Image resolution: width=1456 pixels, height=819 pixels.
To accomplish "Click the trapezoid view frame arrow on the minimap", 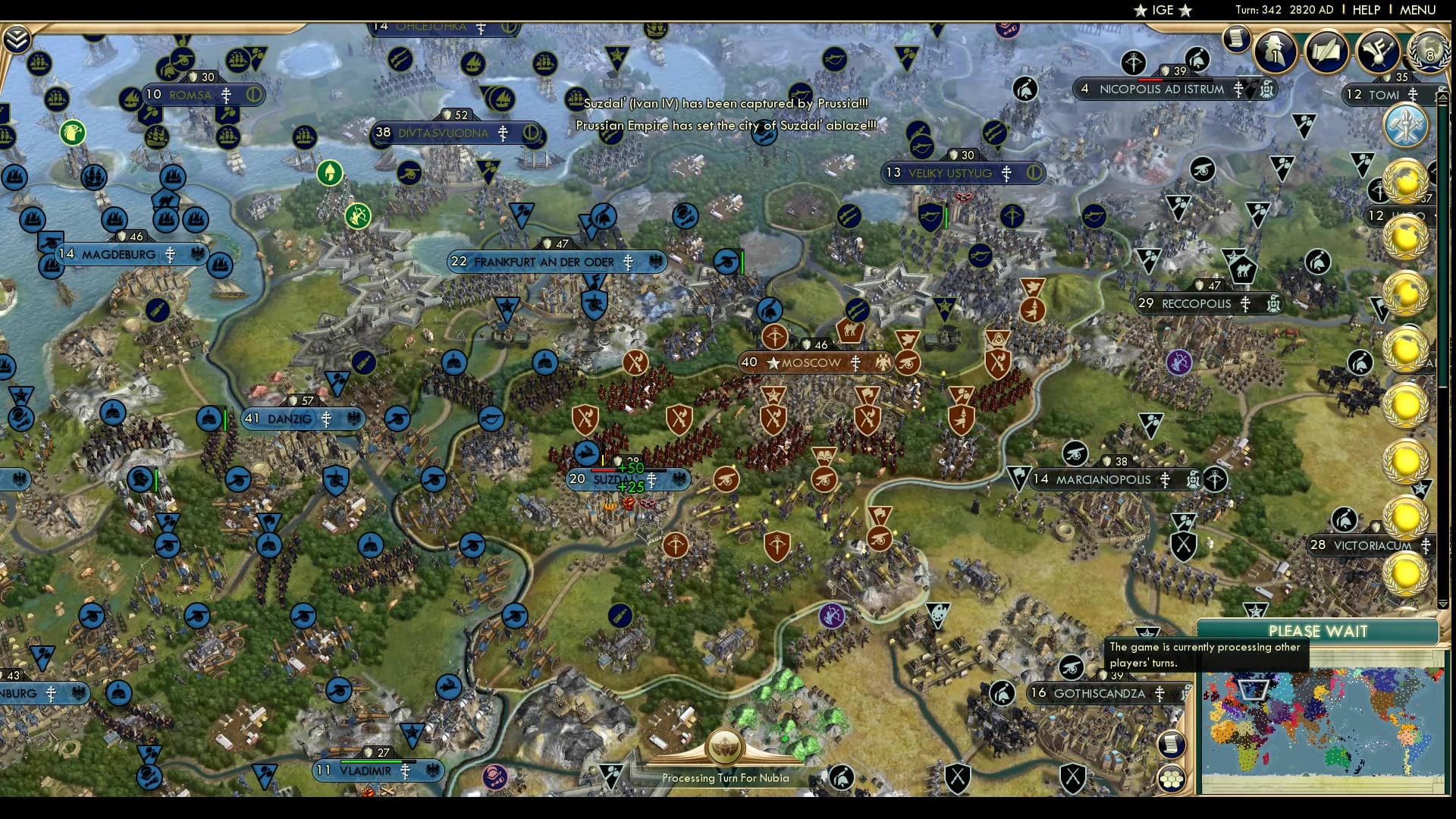I will tap(1252, 690).
